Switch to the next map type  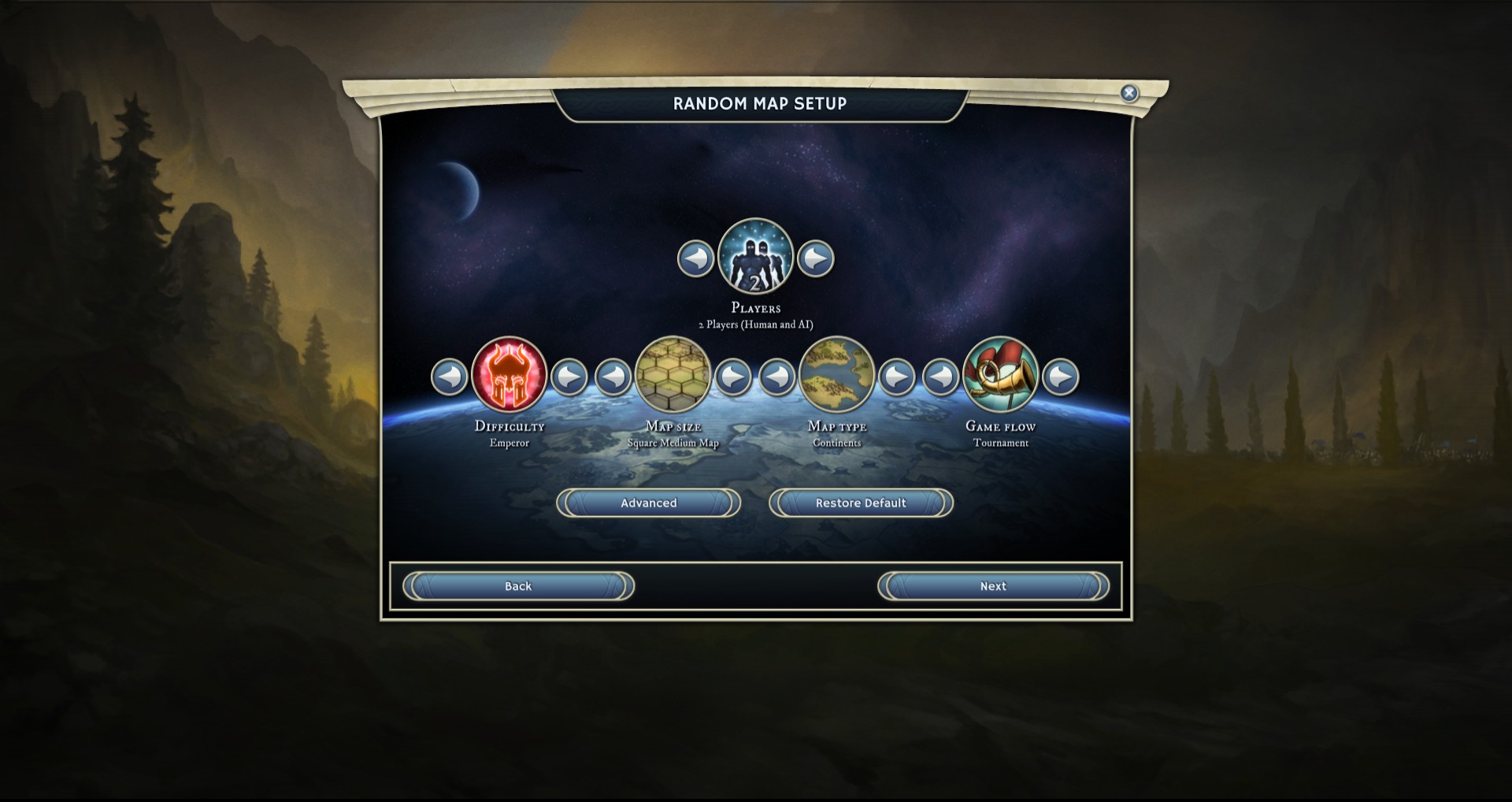tap(897, 377)
